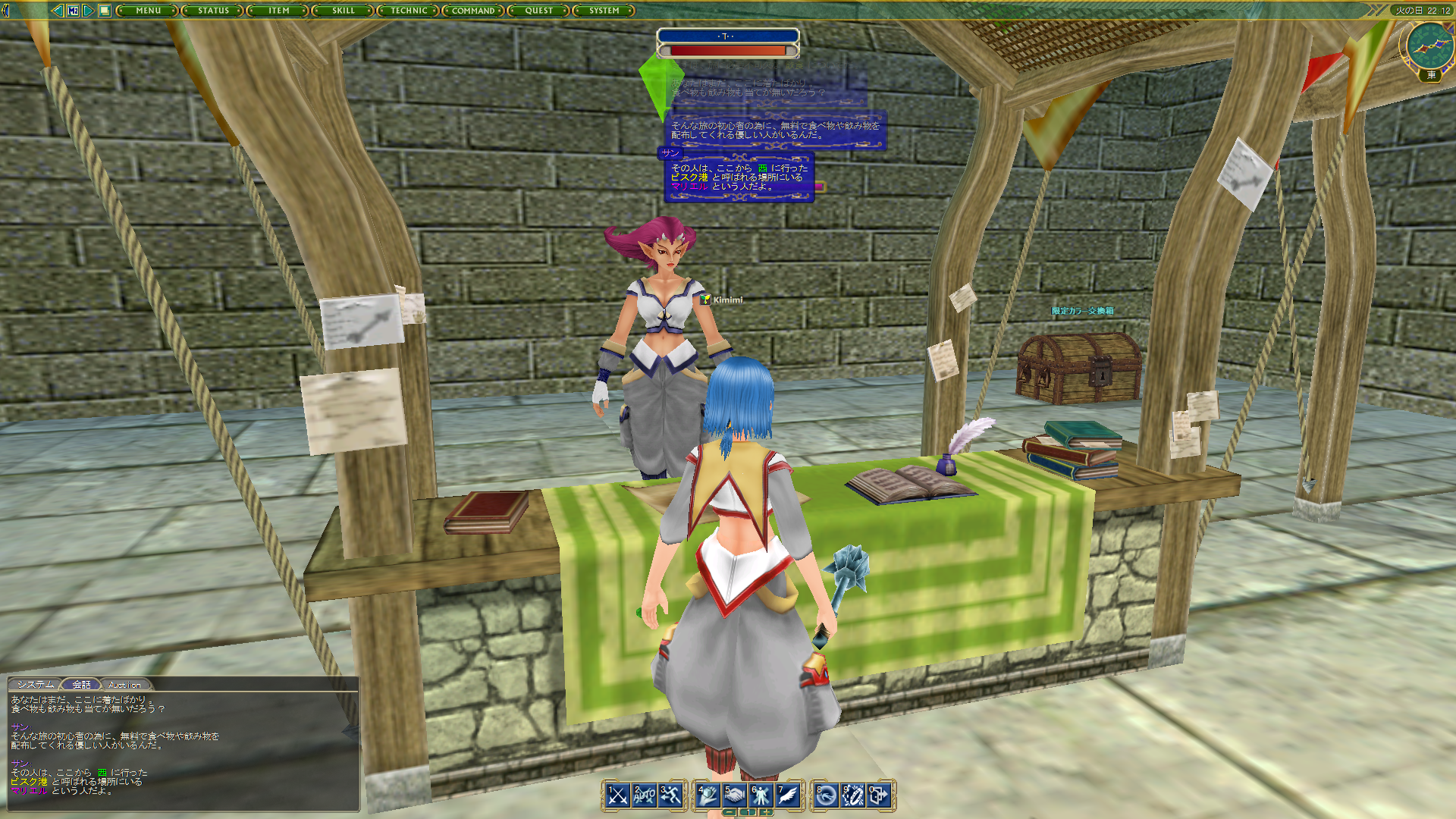Open the QUEST menu

pos(538,11)
